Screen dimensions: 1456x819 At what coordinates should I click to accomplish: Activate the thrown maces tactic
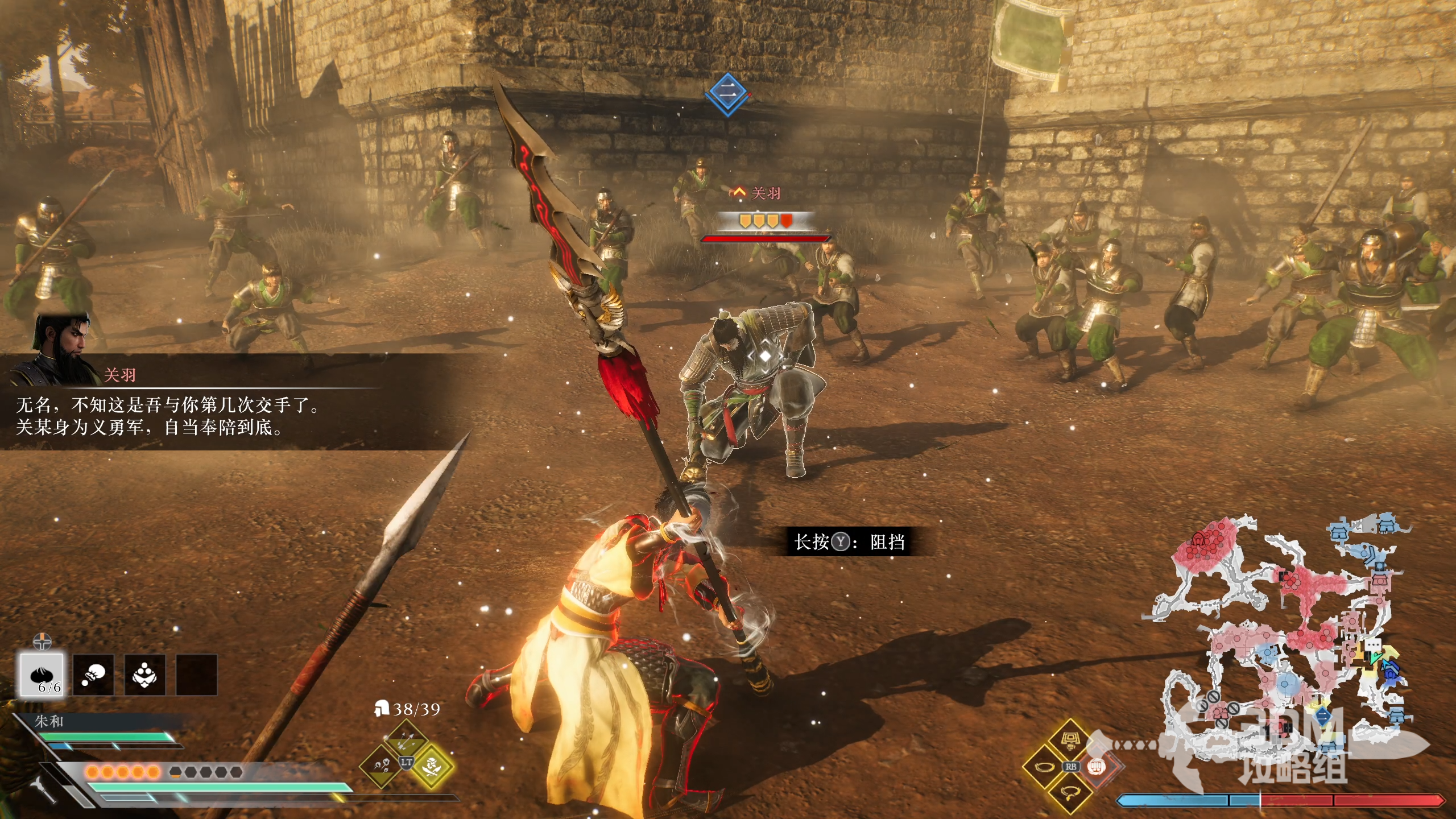click(x=382, y=766)
